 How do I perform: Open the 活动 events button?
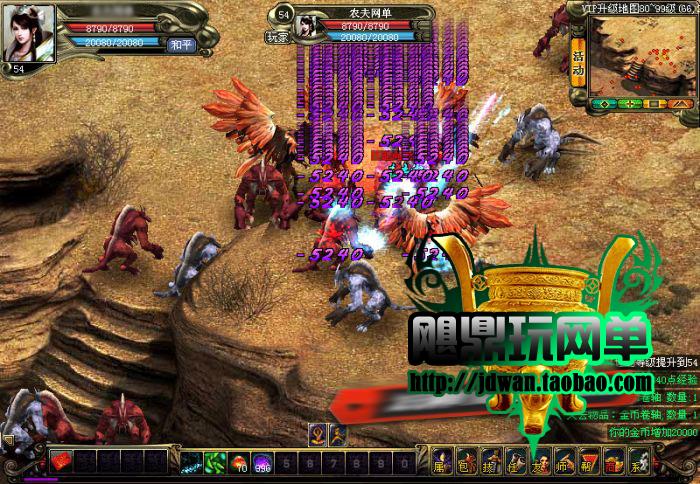click(578, 58)
